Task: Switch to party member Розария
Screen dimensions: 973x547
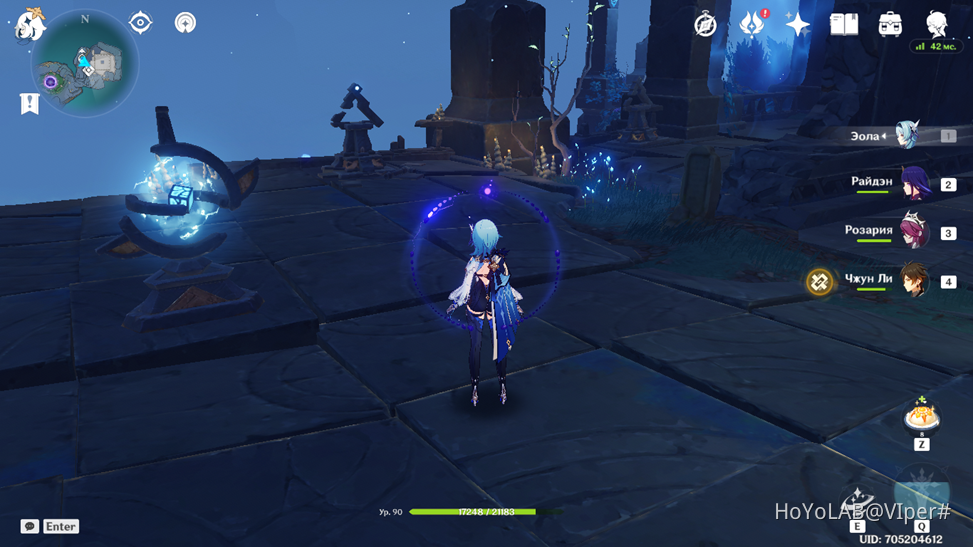Action: click(x=914, y=232)
